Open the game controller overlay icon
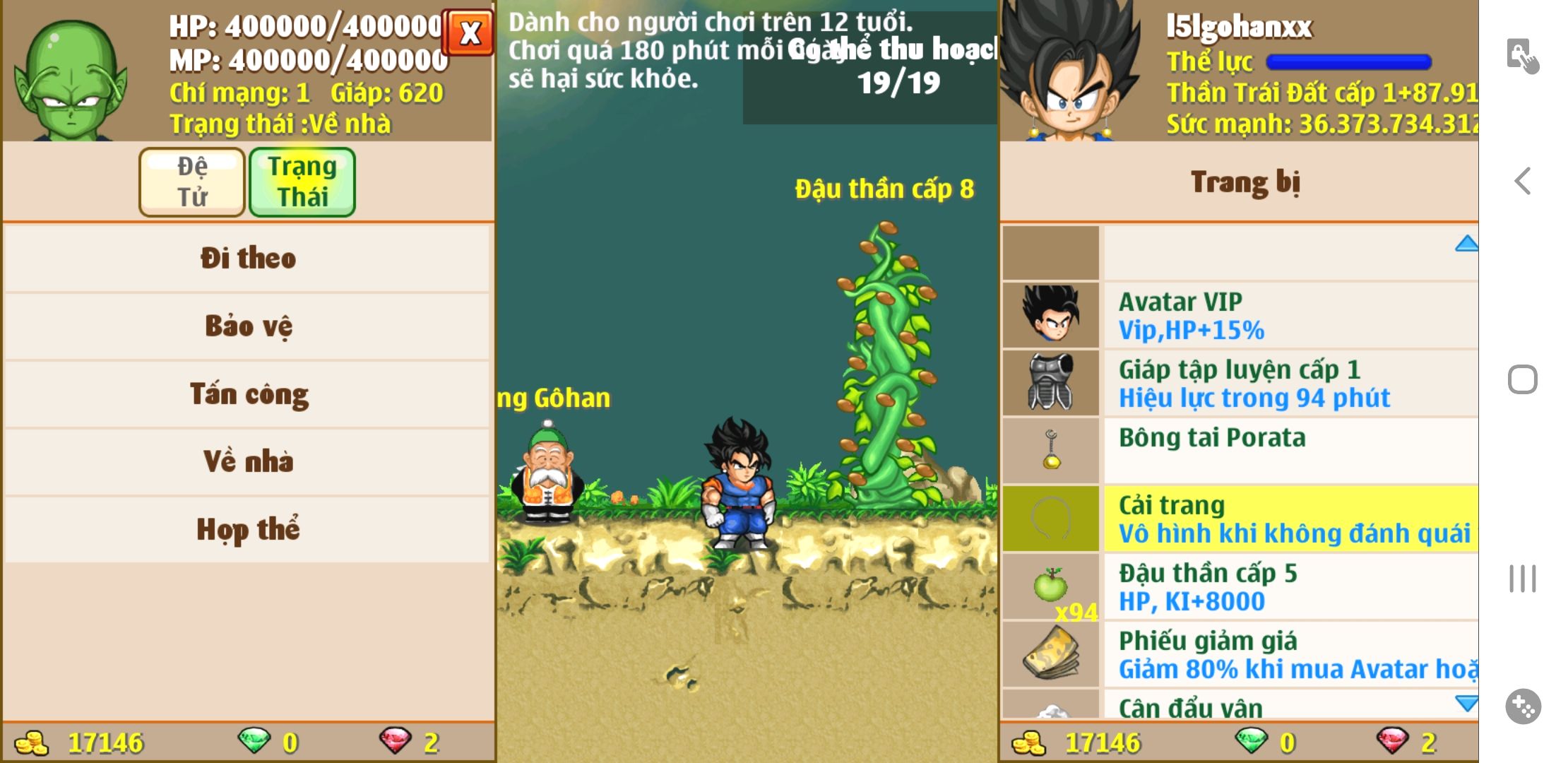 pos(1523,706)
